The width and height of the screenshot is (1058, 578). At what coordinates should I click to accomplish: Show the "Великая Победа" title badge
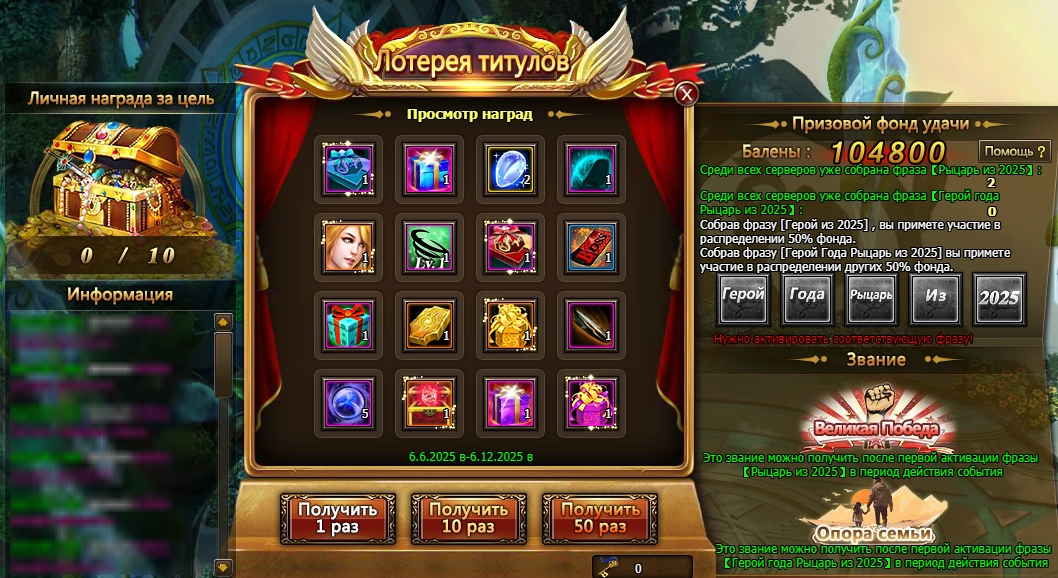[876, 420]
